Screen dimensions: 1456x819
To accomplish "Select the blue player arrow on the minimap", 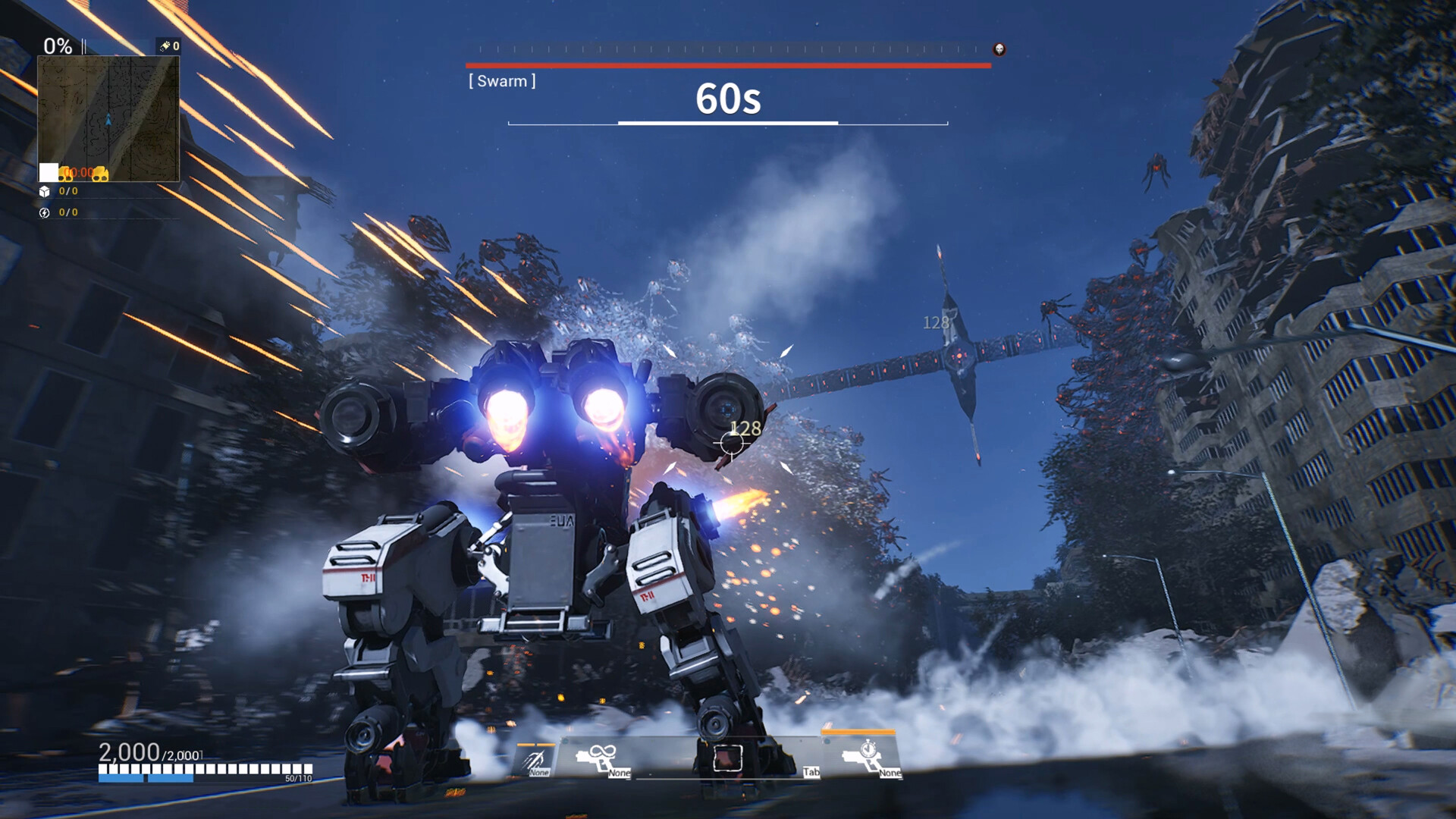I will pos(108,120).
